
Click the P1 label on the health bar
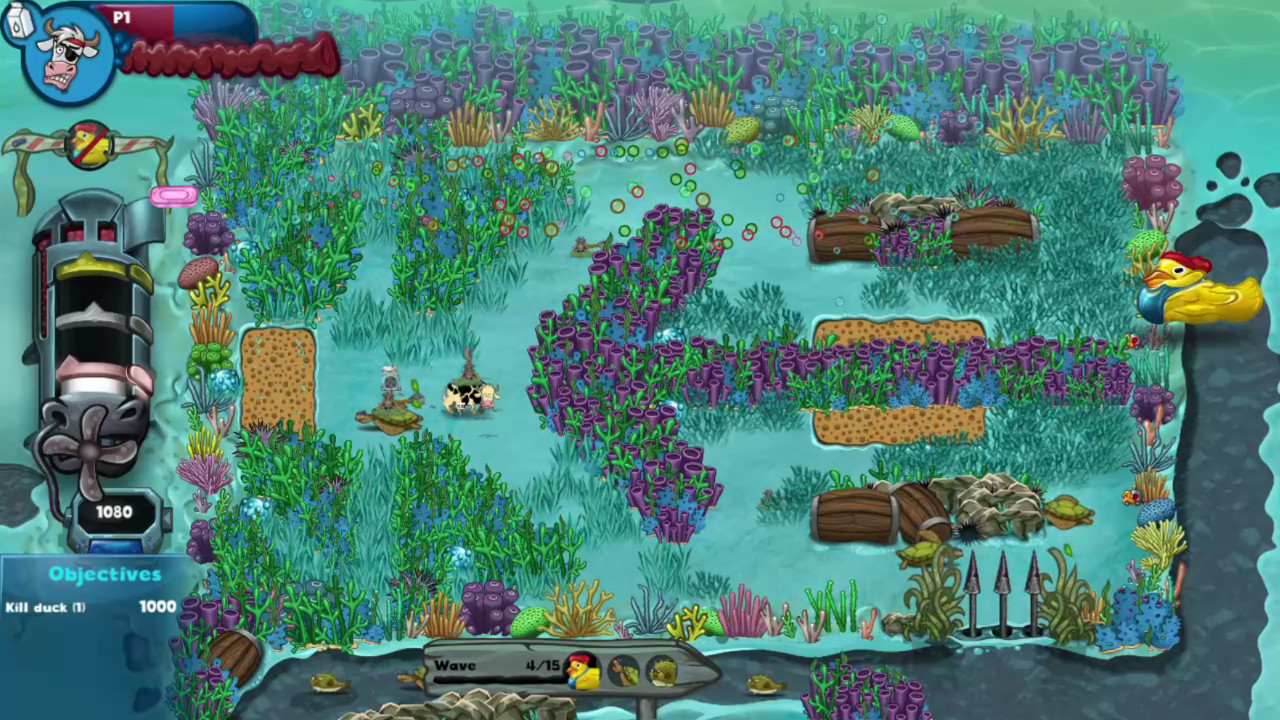click(x=122, y=17)
